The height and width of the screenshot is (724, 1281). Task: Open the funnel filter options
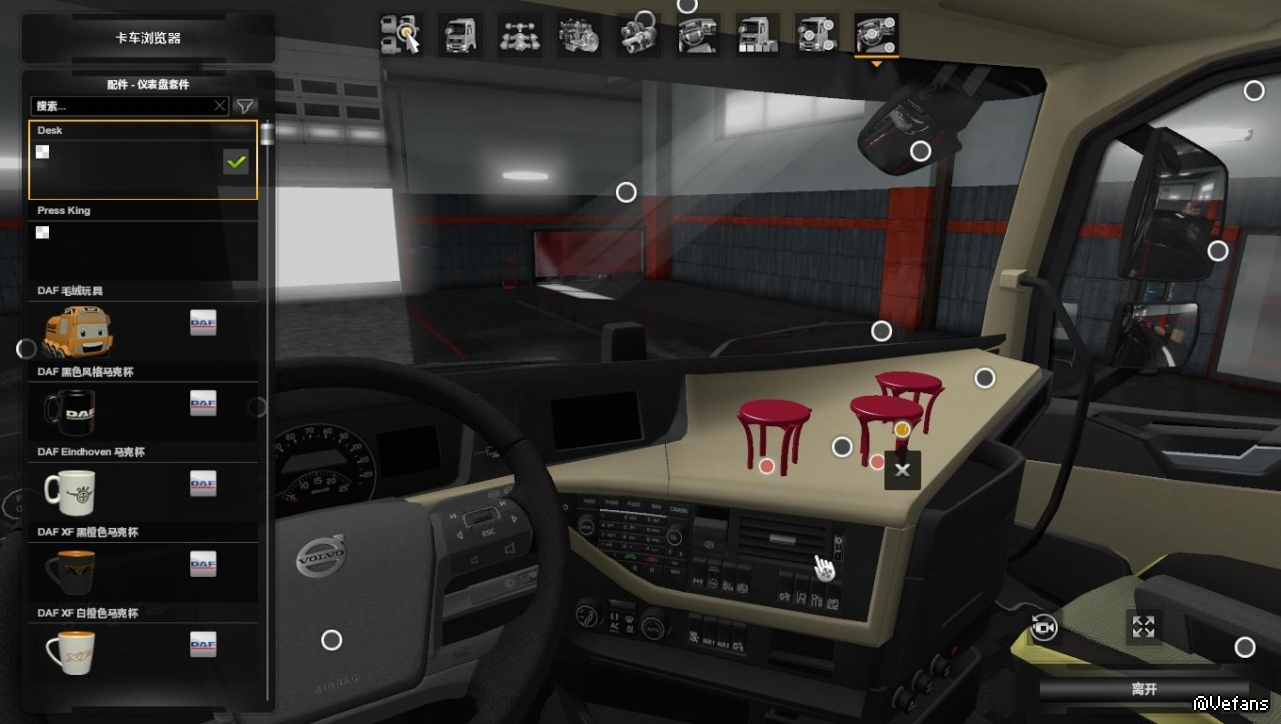pos(244,105)
